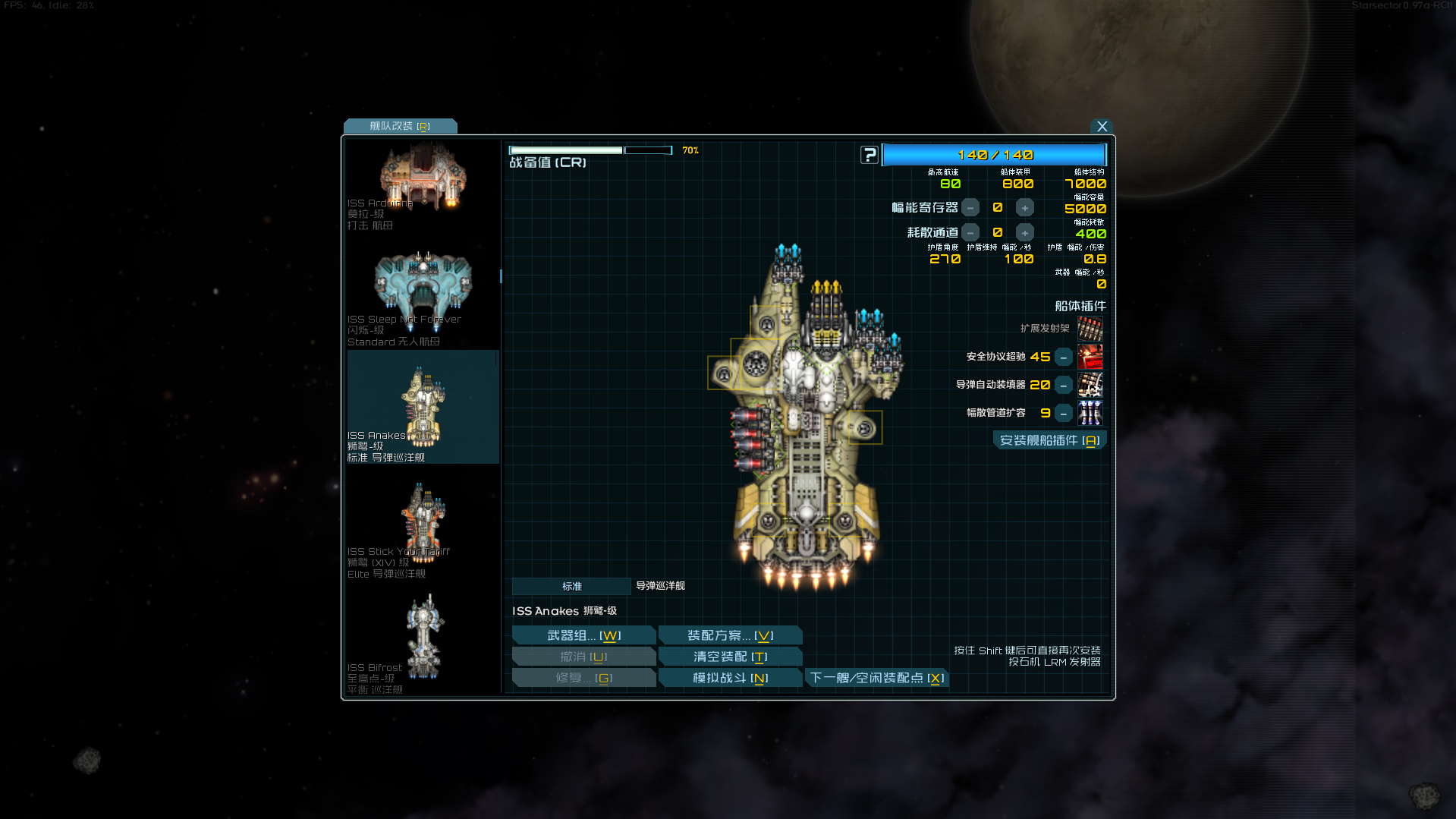Remove the 导弹自动装填器 hullmod
Viewport: 1456px width, 819px height.
(x=1064, y=386)
